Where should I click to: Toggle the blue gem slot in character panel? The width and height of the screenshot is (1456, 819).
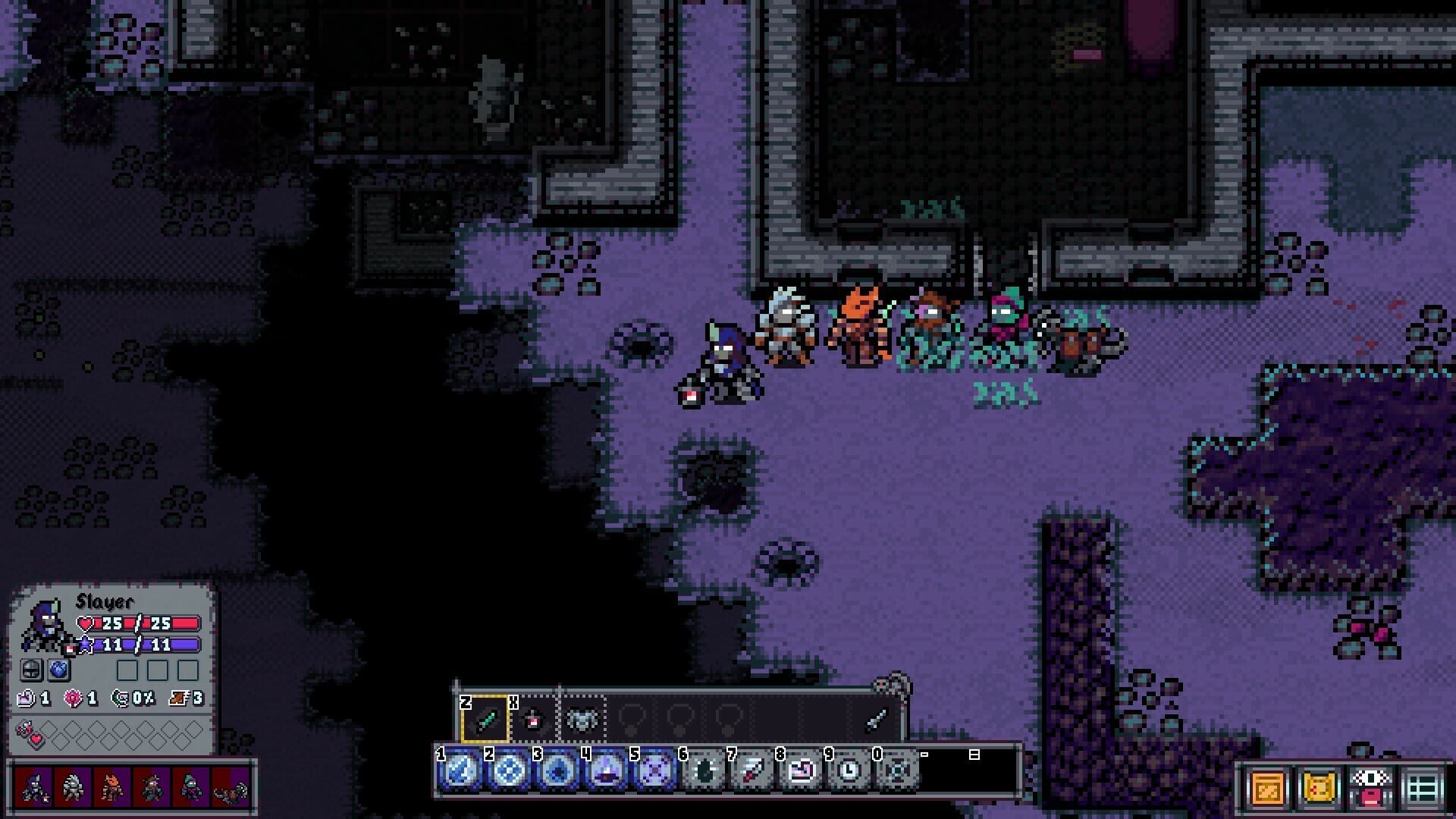59,670
